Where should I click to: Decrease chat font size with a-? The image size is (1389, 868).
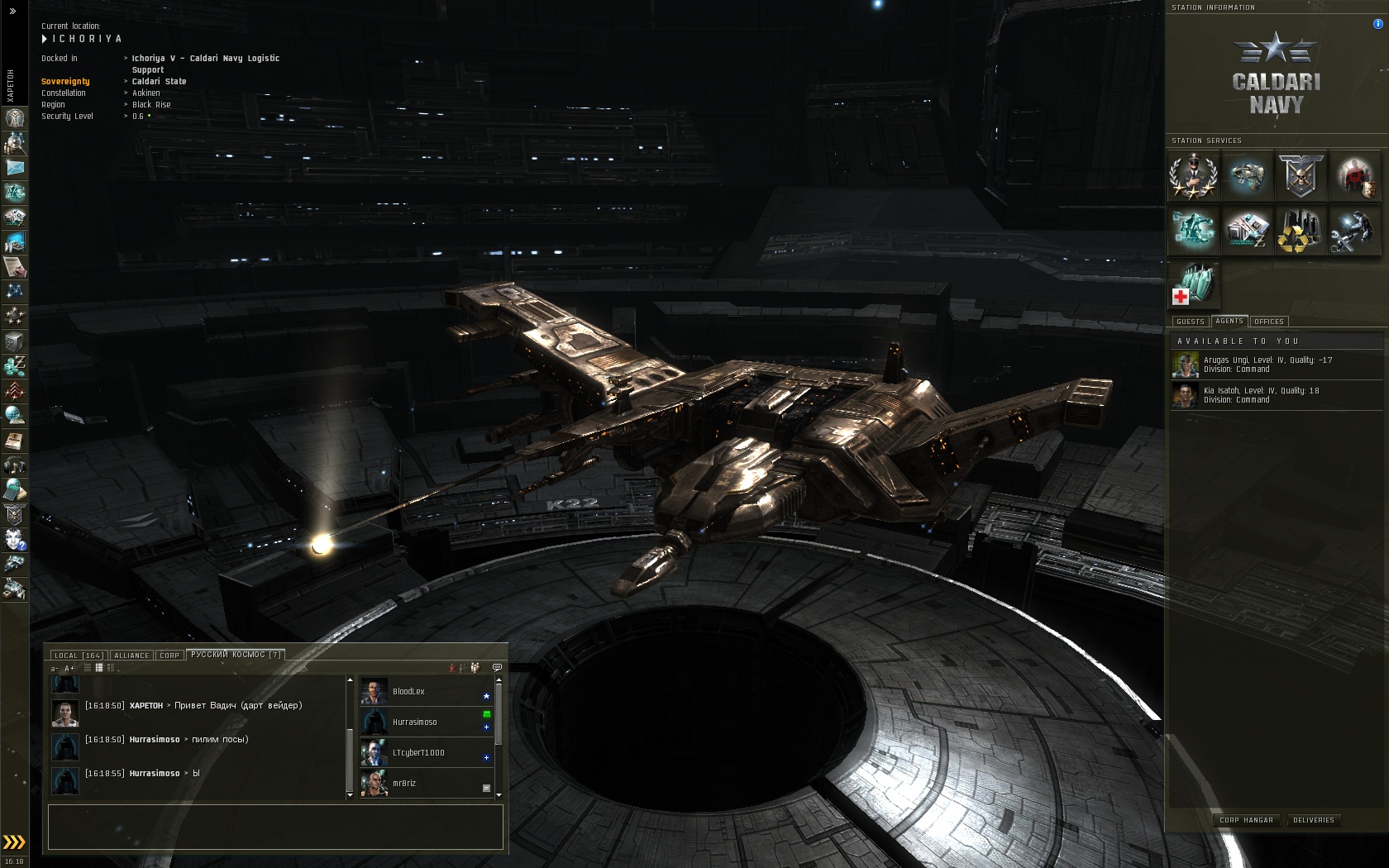tap(55, 669)
